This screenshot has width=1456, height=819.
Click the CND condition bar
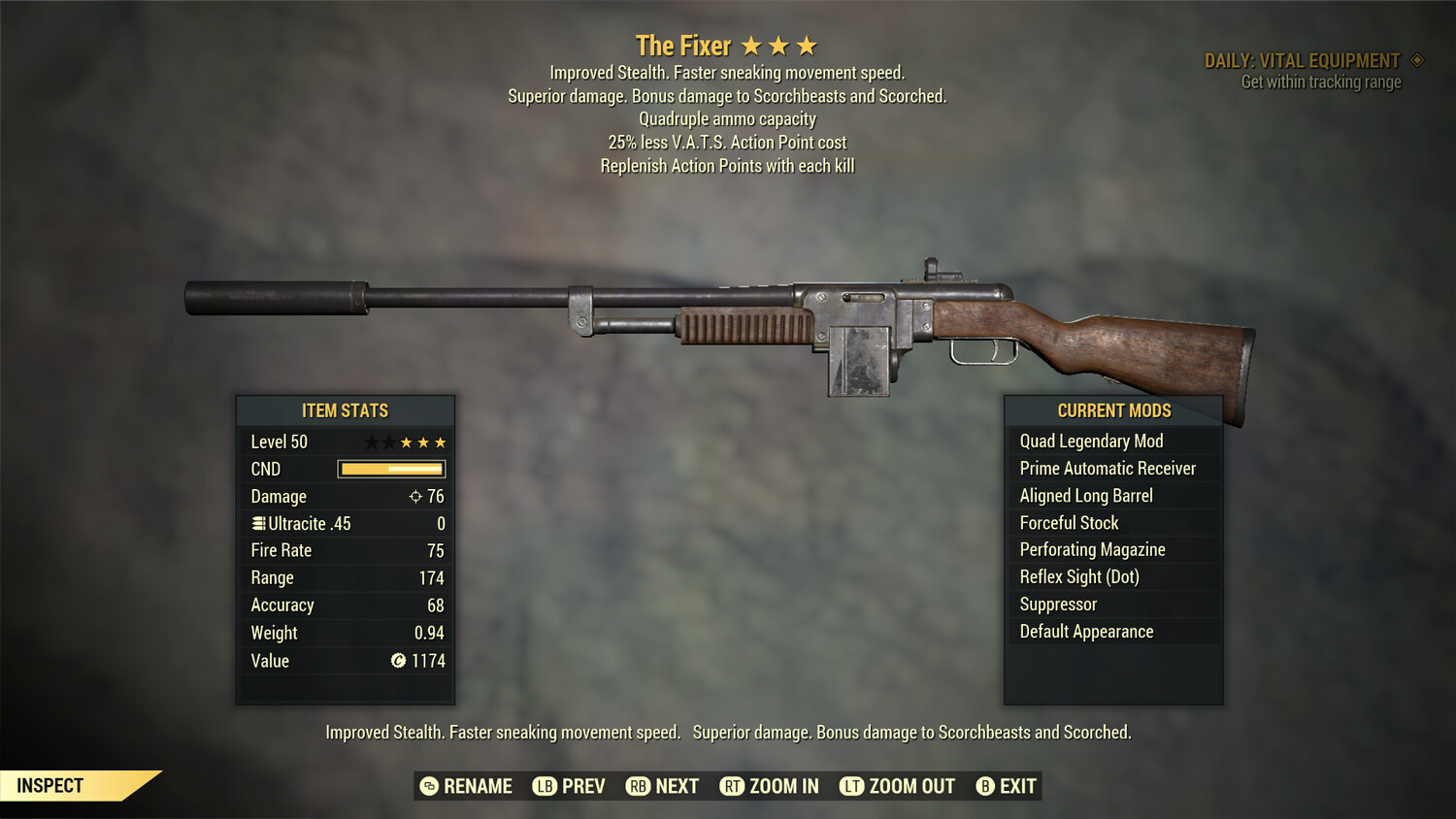tap(390, 469)
